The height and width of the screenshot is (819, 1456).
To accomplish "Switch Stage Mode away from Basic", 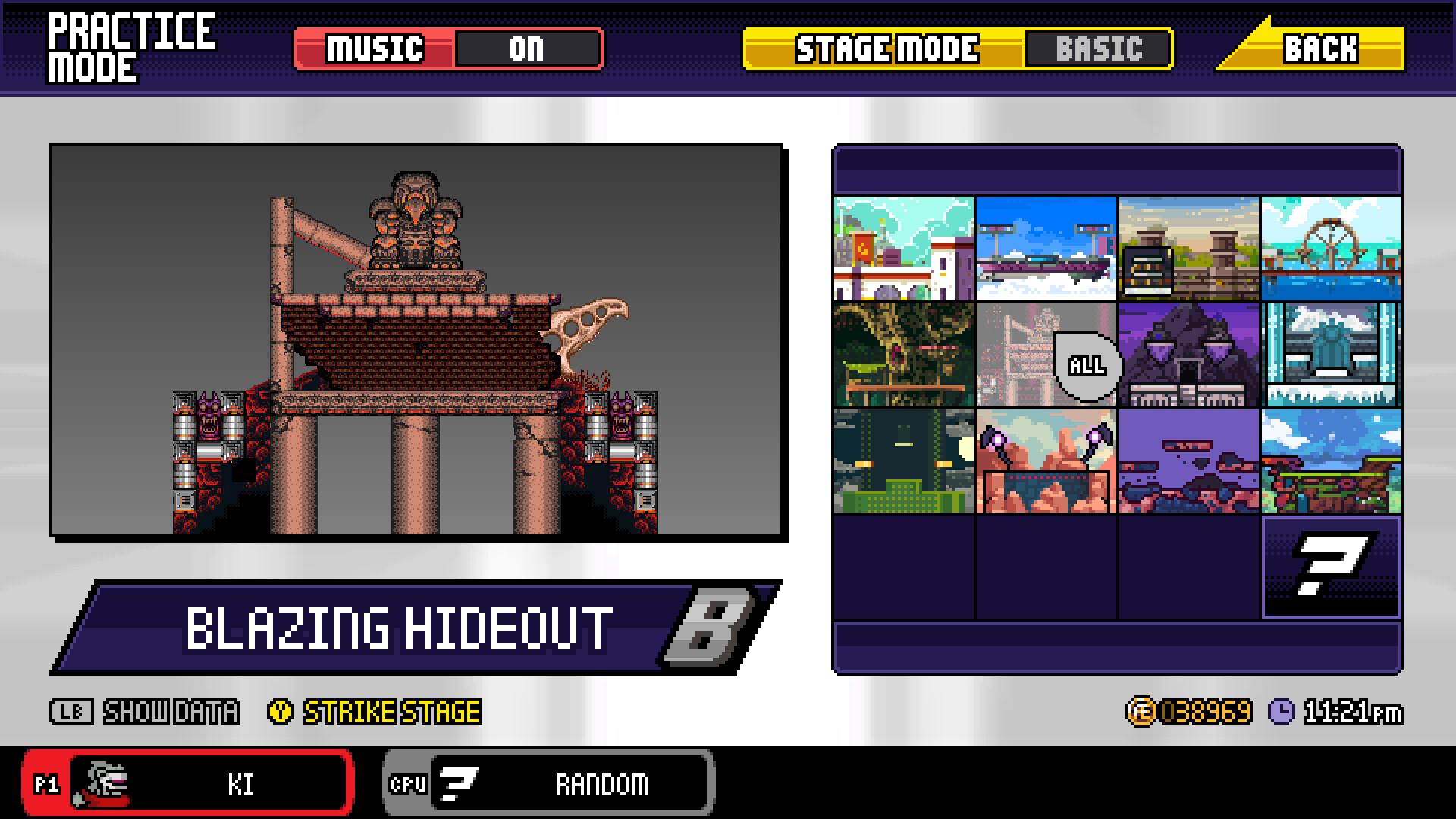I will click(1099, 50).
